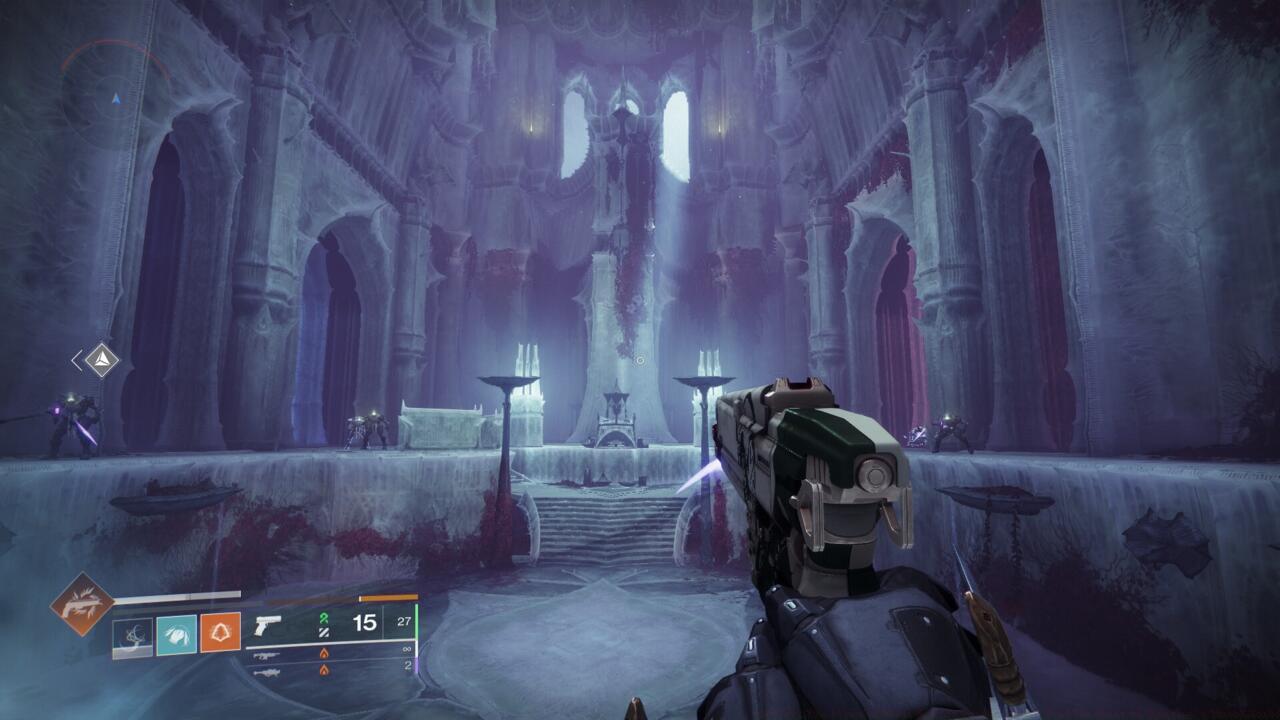Choose the bottom heavy weapon silhouette

(266, 671)
